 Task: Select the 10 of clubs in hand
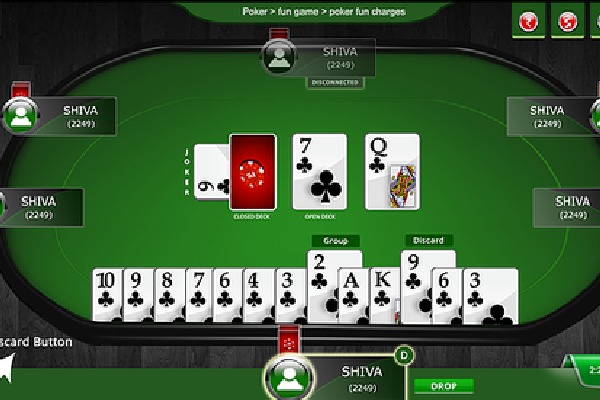pyautogui.click(x=106, y=294)
